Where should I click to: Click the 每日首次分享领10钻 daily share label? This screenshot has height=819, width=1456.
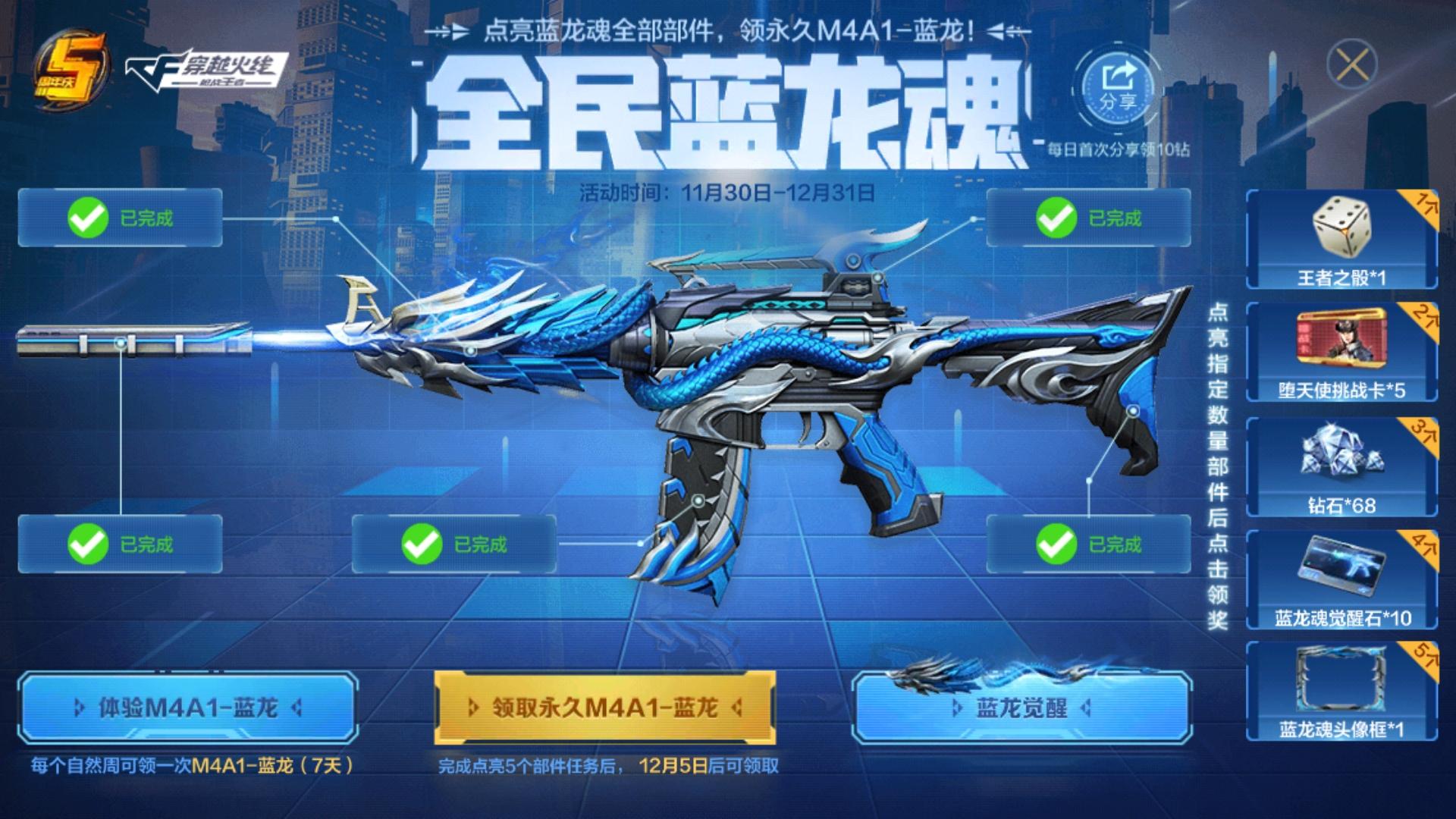pyautogui.click(x=1119, y=149)
